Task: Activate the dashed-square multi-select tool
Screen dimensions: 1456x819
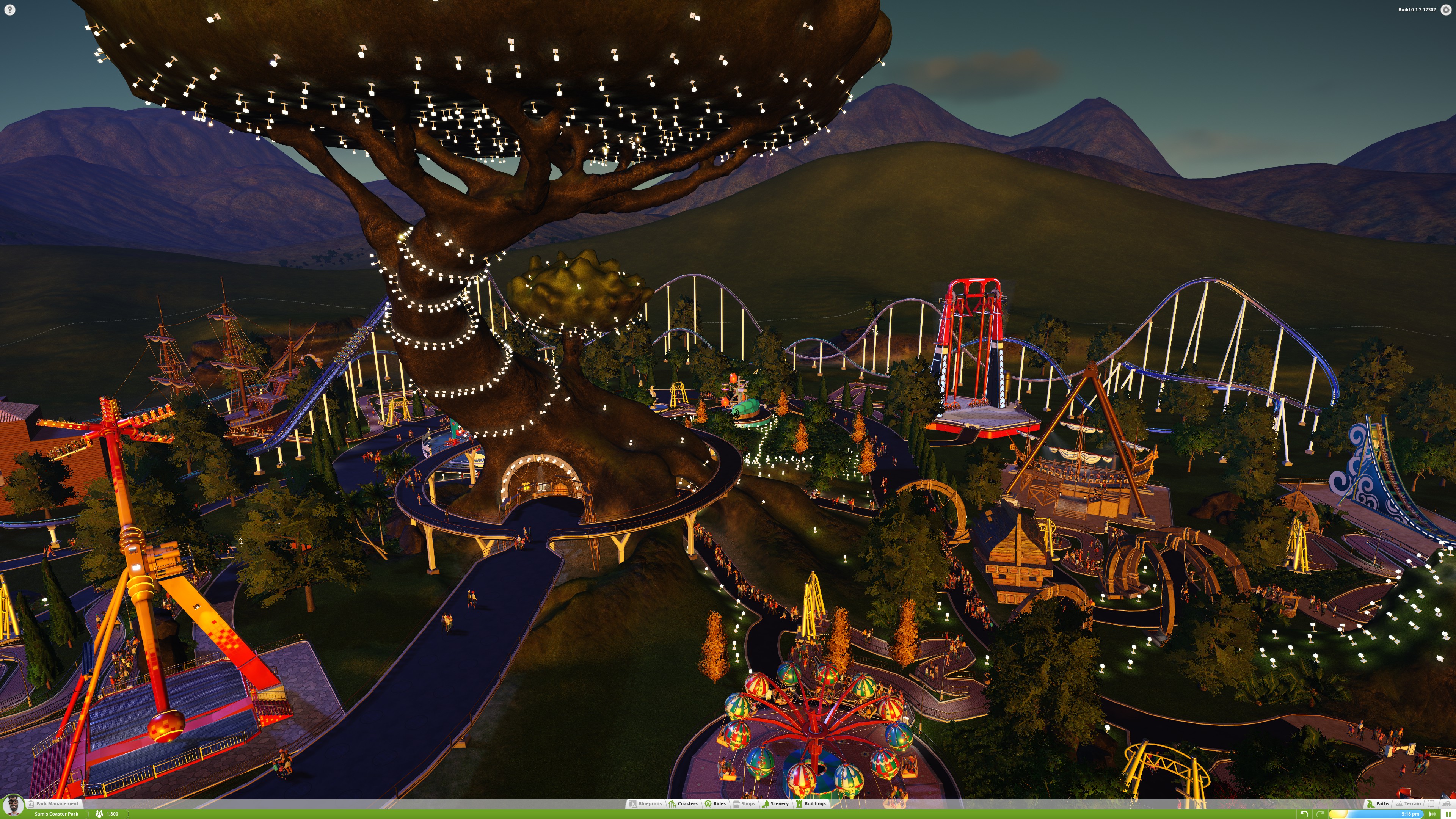Action: click(x=1431, y=803)
